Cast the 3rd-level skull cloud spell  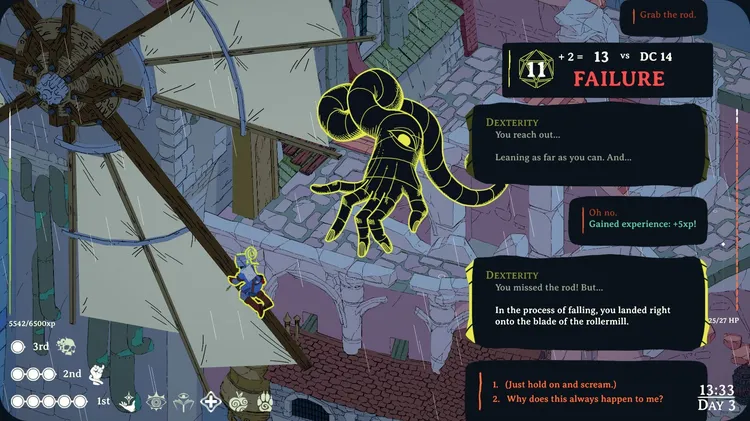[x=67, y=346]
